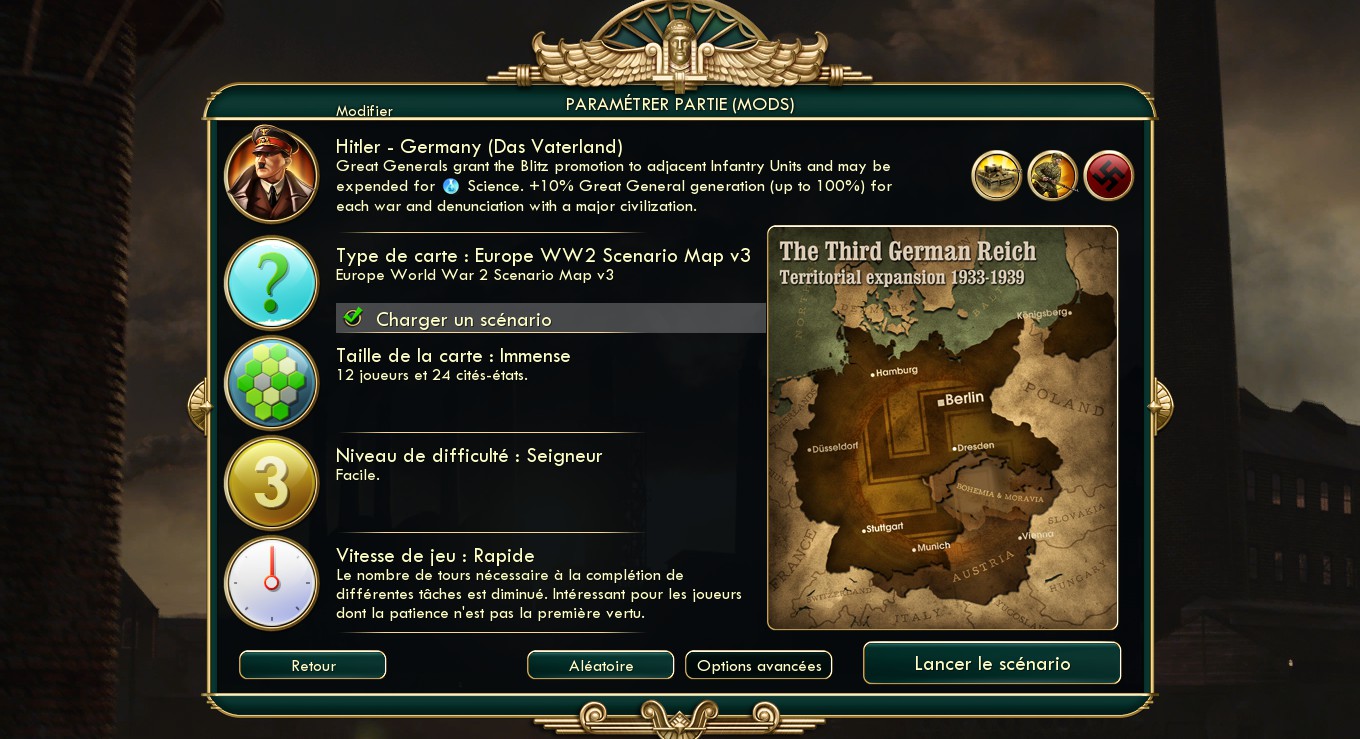Viewport: 1360px width, 739px height.
Task: Change map type via question mark icon
Action: 271,283
